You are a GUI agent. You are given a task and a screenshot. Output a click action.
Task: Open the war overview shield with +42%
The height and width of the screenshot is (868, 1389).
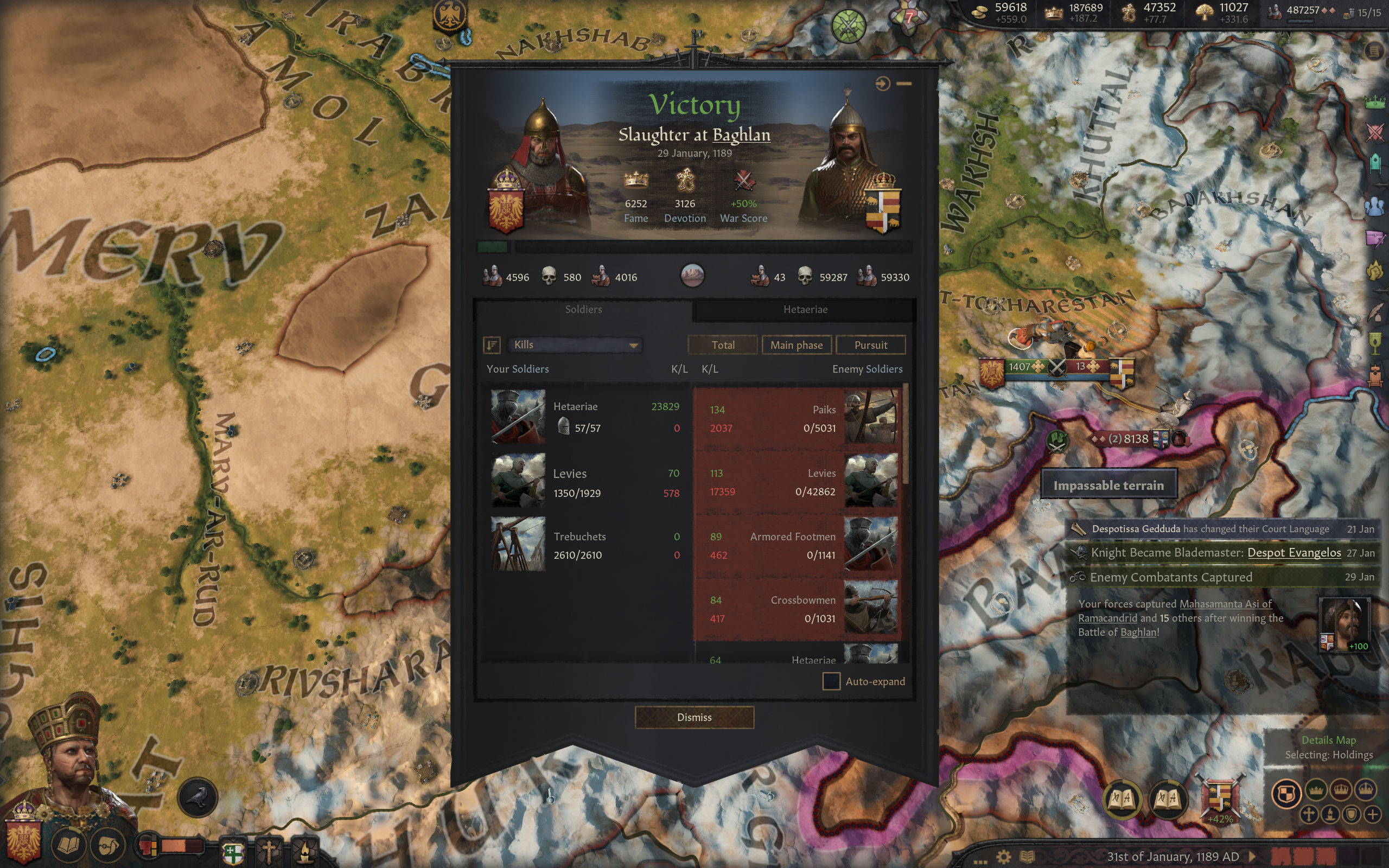[1219, 799]
